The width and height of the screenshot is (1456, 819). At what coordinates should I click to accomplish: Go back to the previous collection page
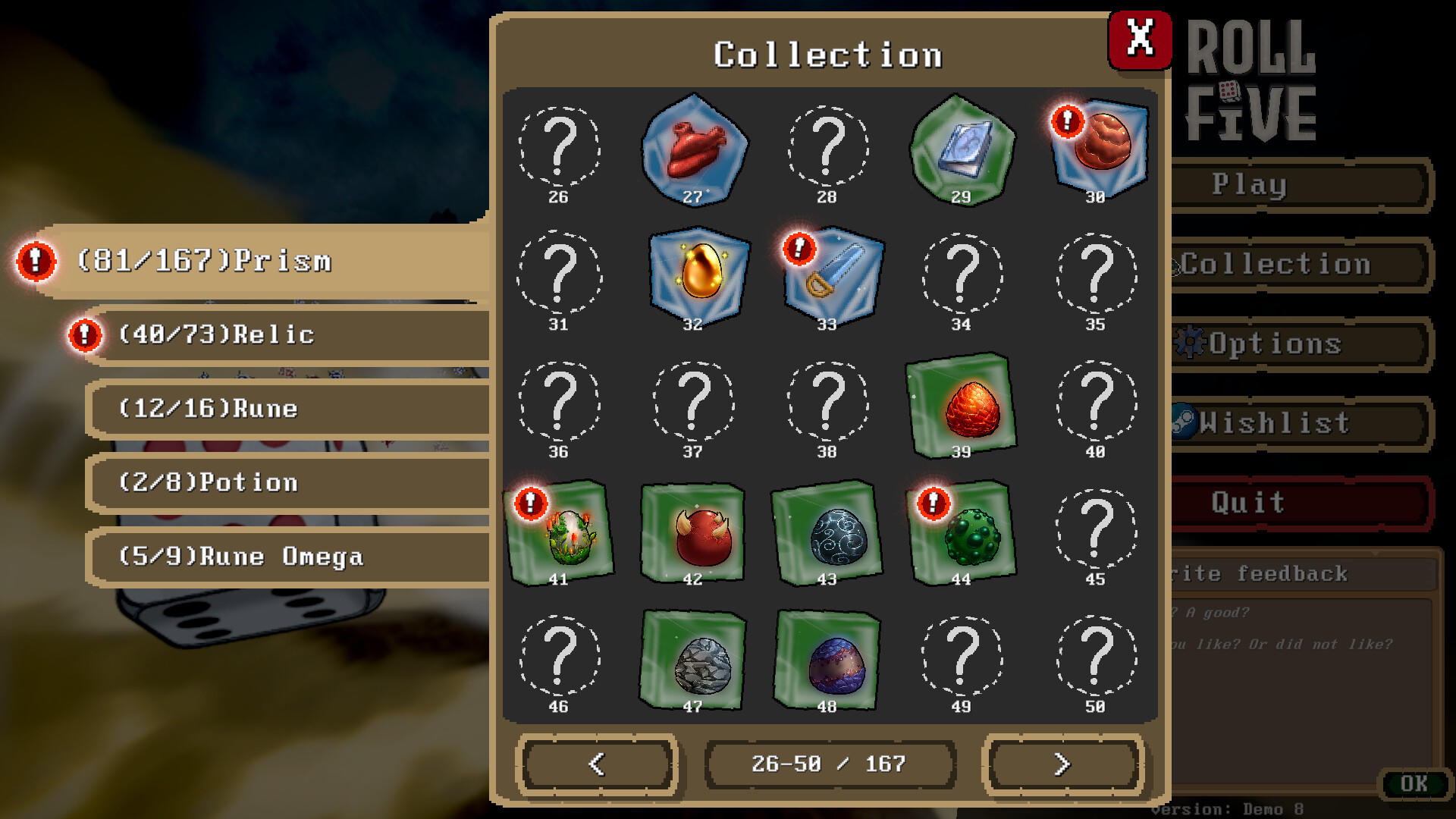click(x=598, y=764)
